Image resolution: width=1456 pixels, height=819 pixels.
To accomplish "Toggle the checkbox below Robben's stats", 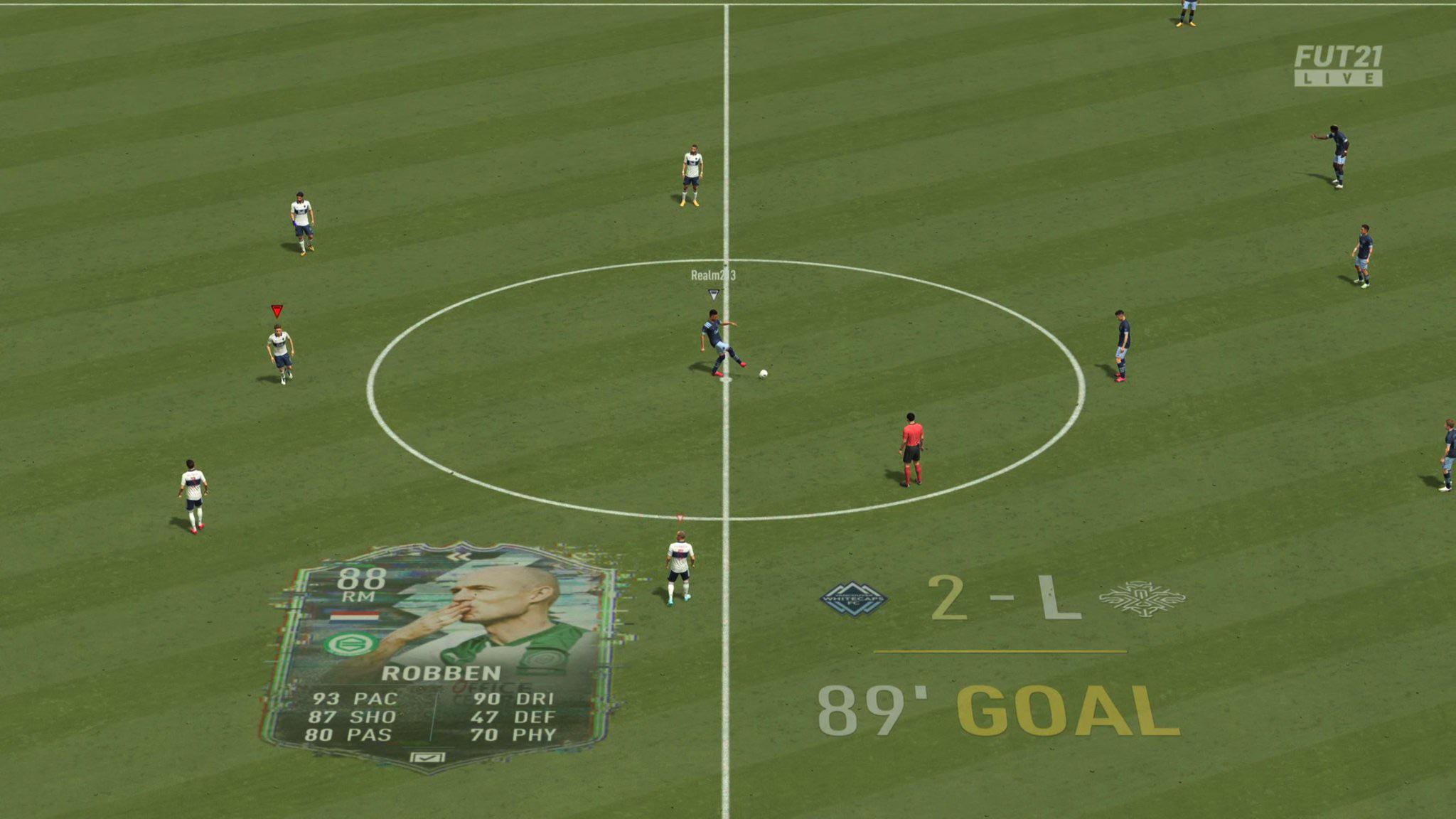I will click(427, 756).
